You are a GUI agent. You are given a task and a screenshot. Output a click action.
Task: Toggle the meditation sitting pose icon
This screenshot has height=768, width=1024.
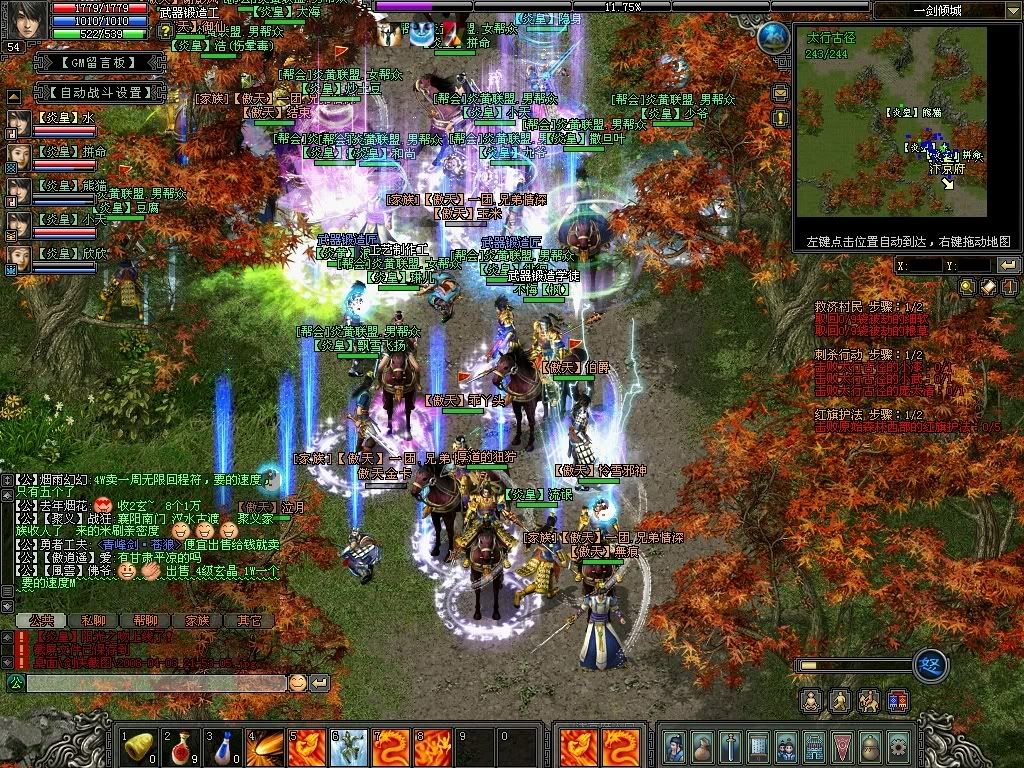pyautogui.click(x=812, y=700)
